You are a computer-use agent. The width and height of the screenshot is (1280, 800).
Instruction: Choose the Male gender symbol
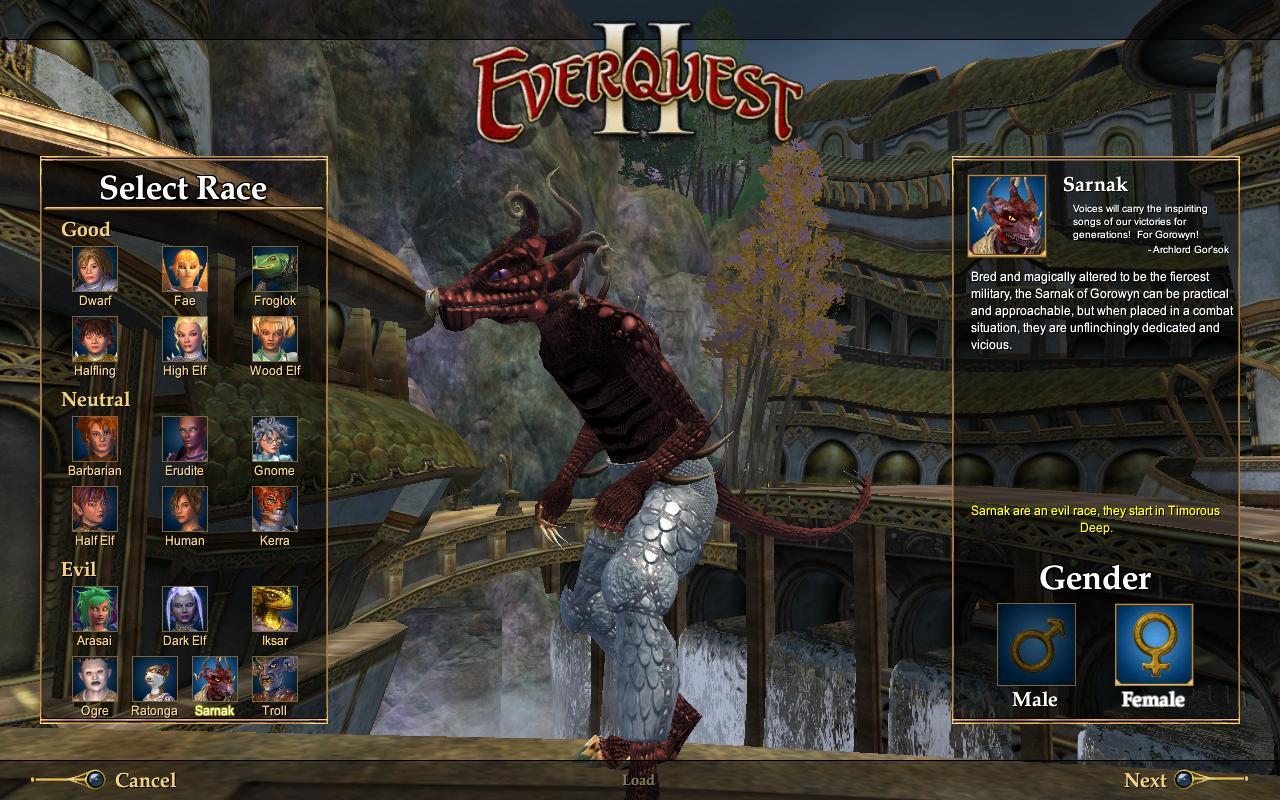click(x=1037, y=645)
